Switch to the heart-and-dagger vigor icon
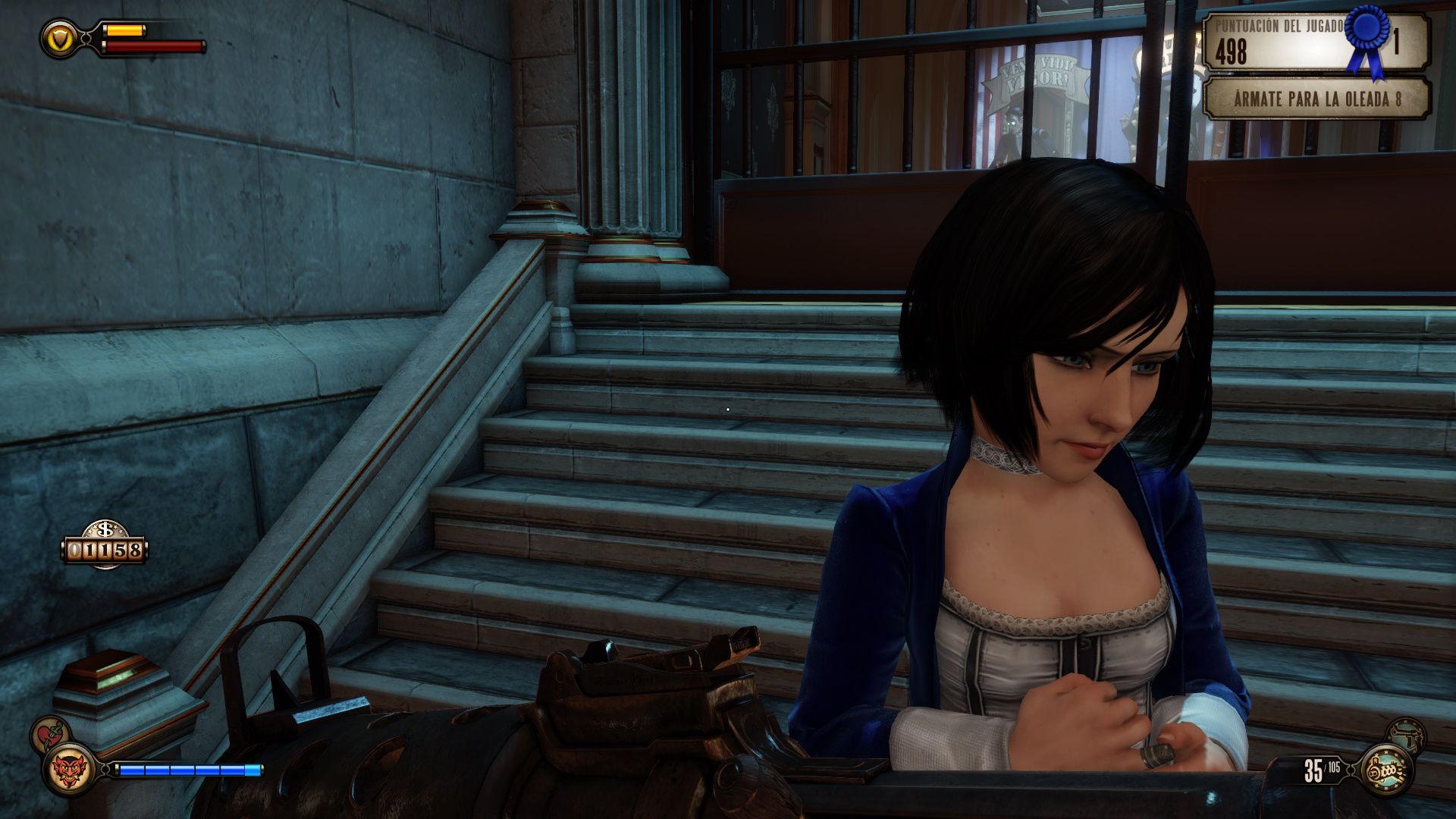 point(50,734)
